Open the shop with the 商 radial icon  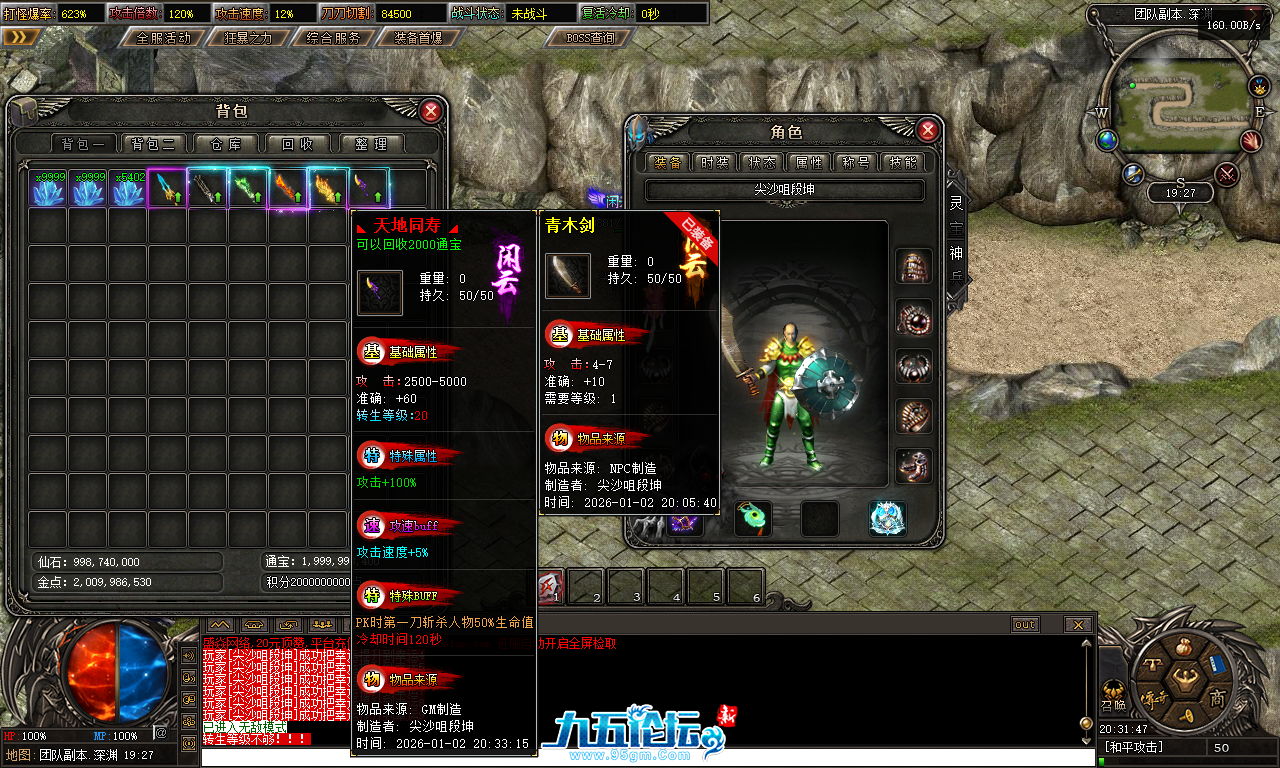point(1218,699)
